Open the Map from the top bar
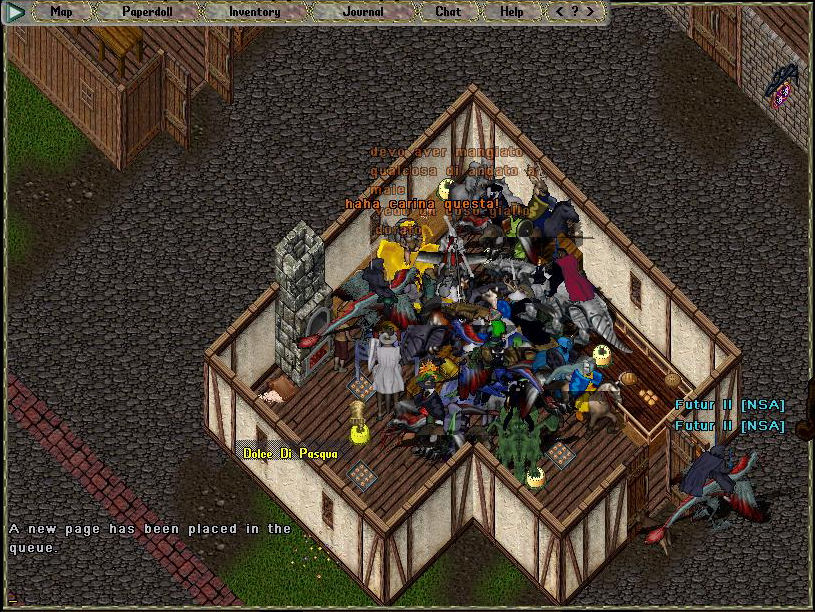 pyautogui.click(x=61, y=12)
